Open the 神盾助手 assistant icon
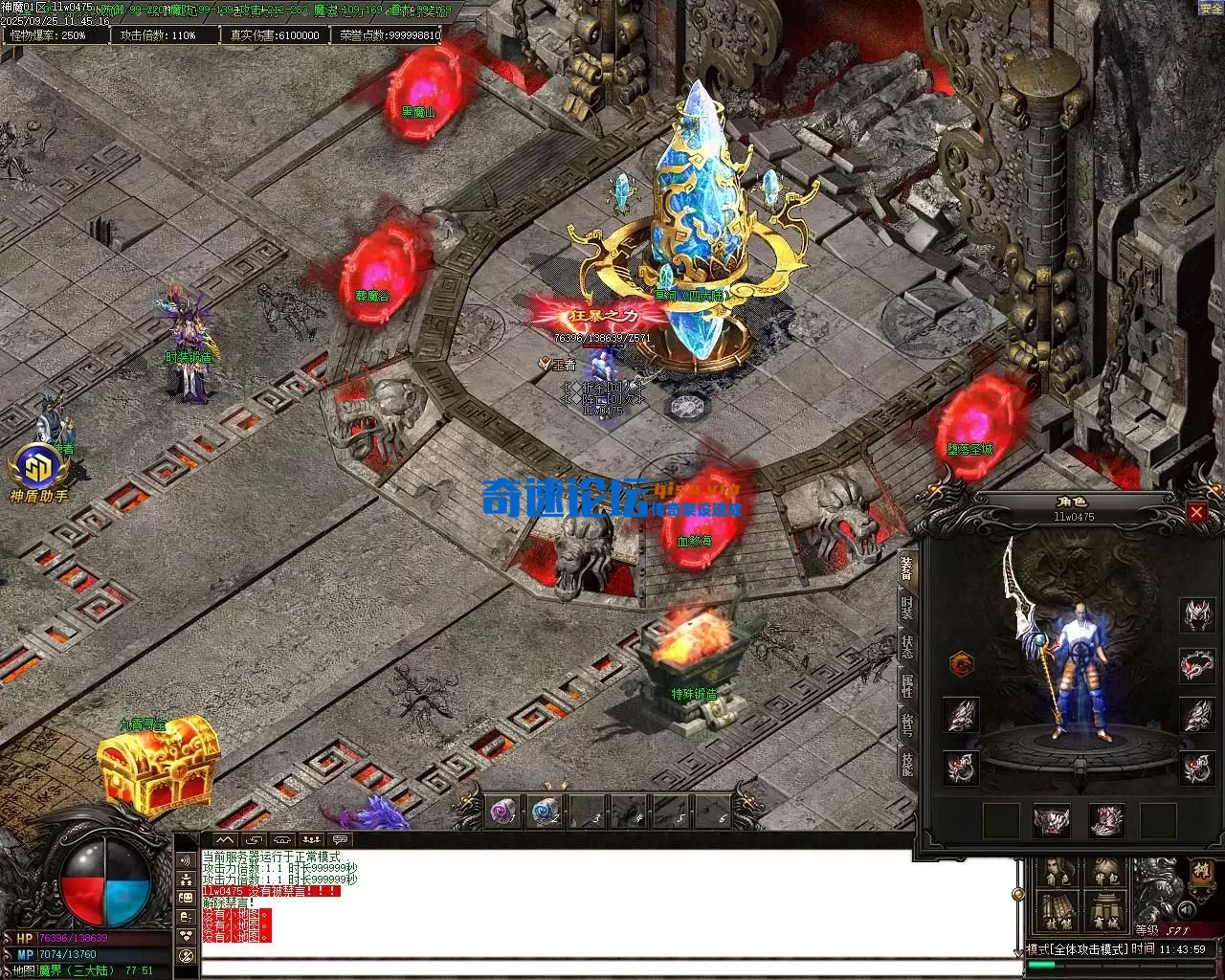 coord(38,474)
